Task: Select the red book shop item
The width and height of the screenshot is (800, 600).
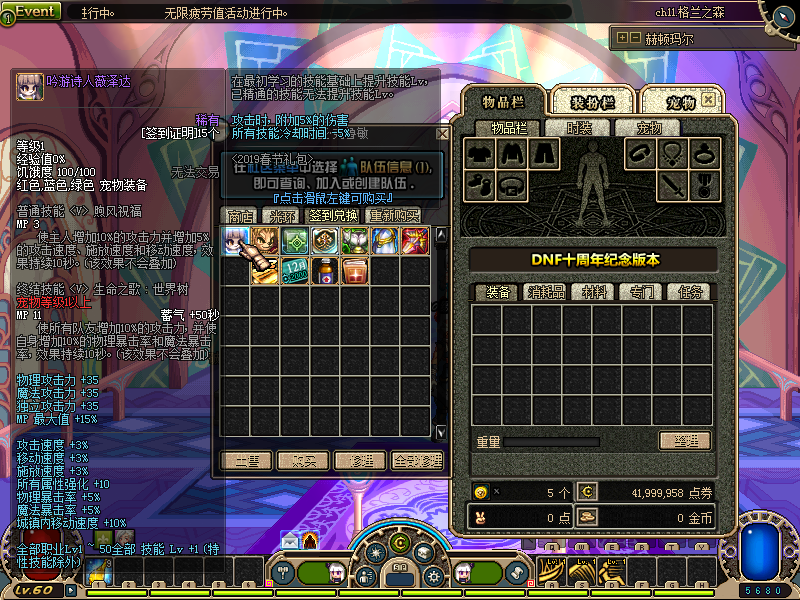Action: (x=354, y=271)
